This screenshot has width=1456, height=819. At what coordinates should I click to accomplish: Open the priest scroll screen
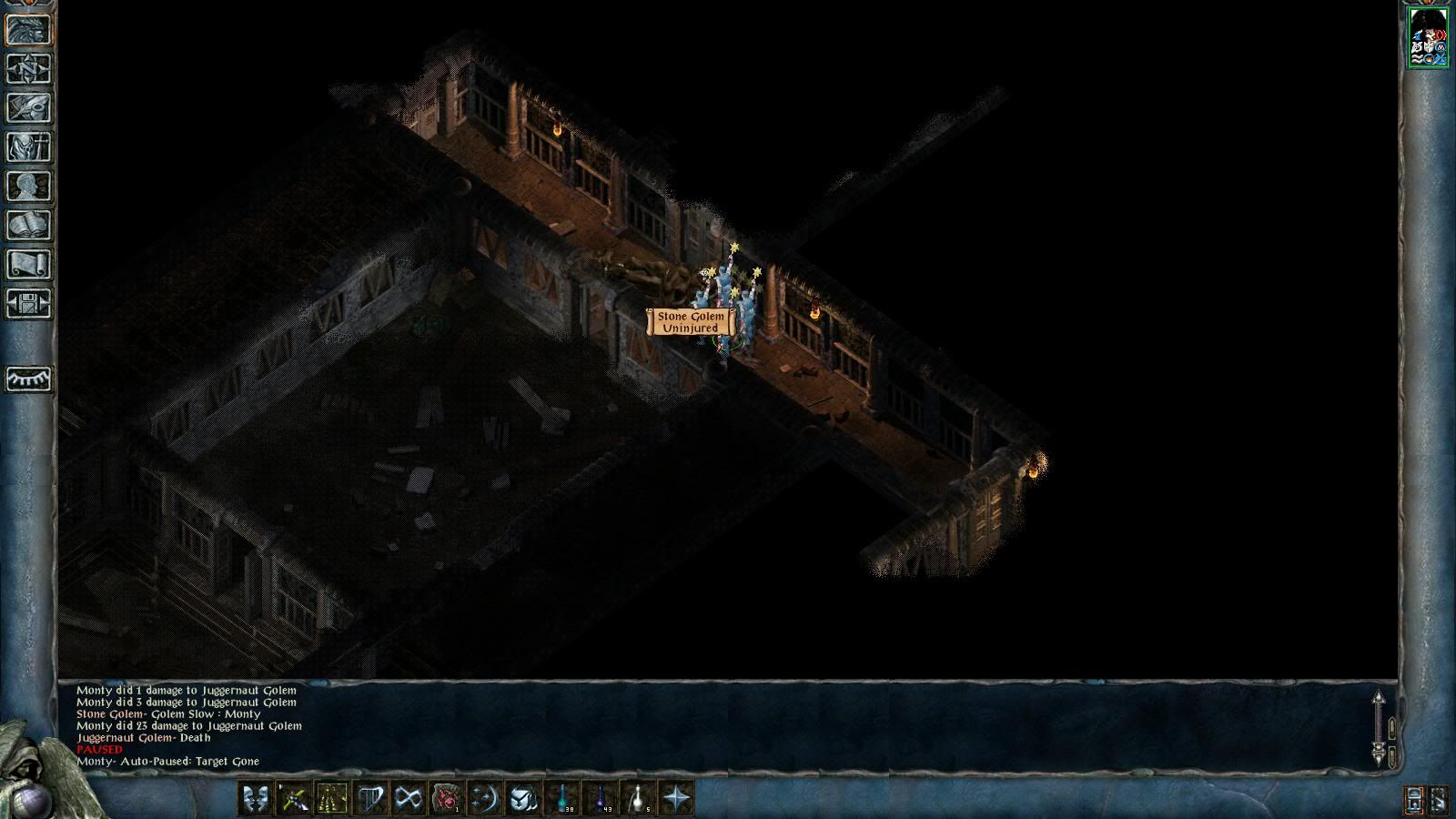(29, 265)
